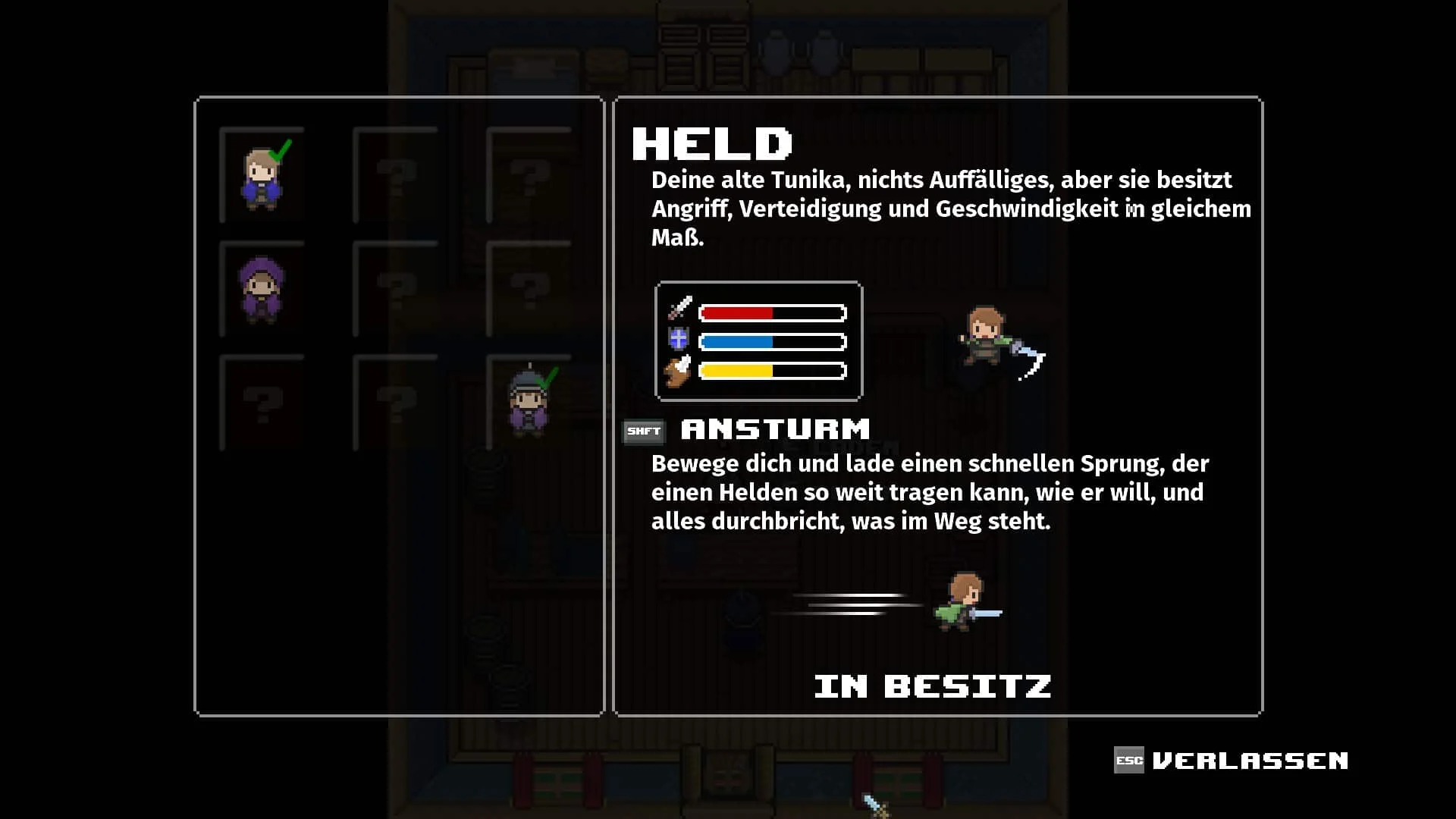Choose the purple hooded costume
The image size is (1456, 819).
tap(262, 290)
